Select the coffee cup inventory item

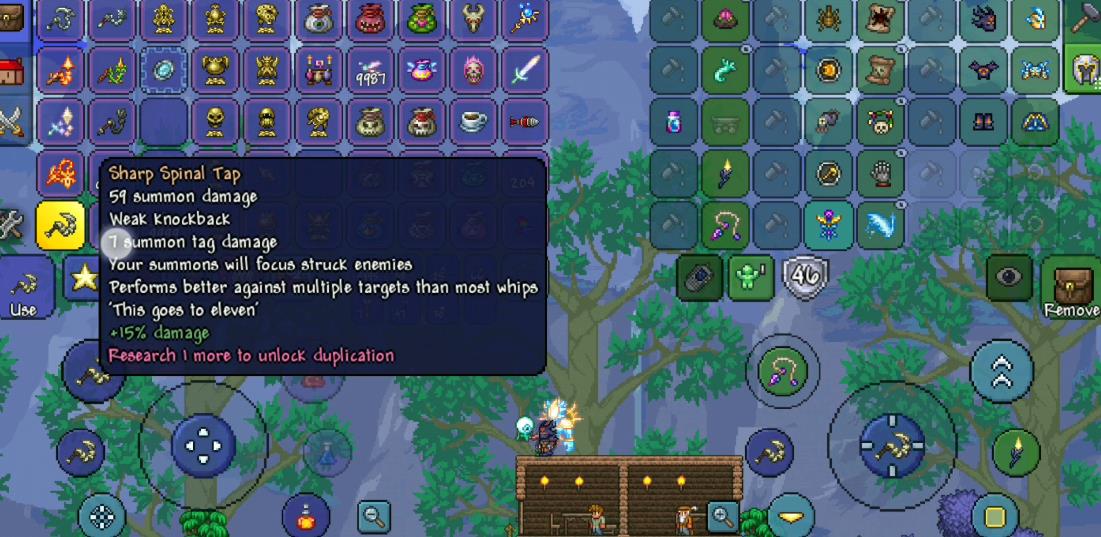tap(472, 122)
